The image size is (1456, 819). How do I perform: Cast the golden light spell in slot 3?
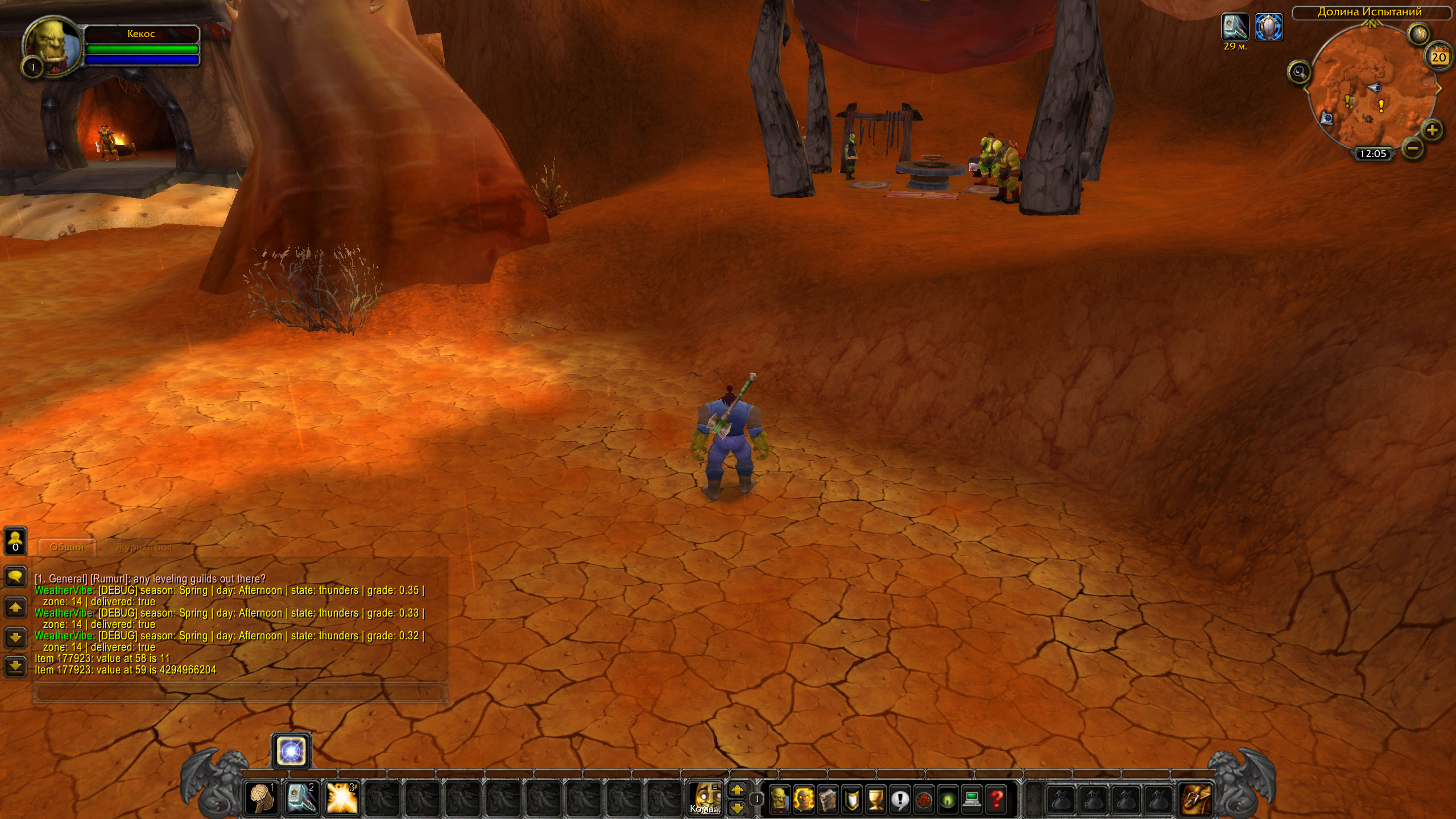(x=342, y=797)
